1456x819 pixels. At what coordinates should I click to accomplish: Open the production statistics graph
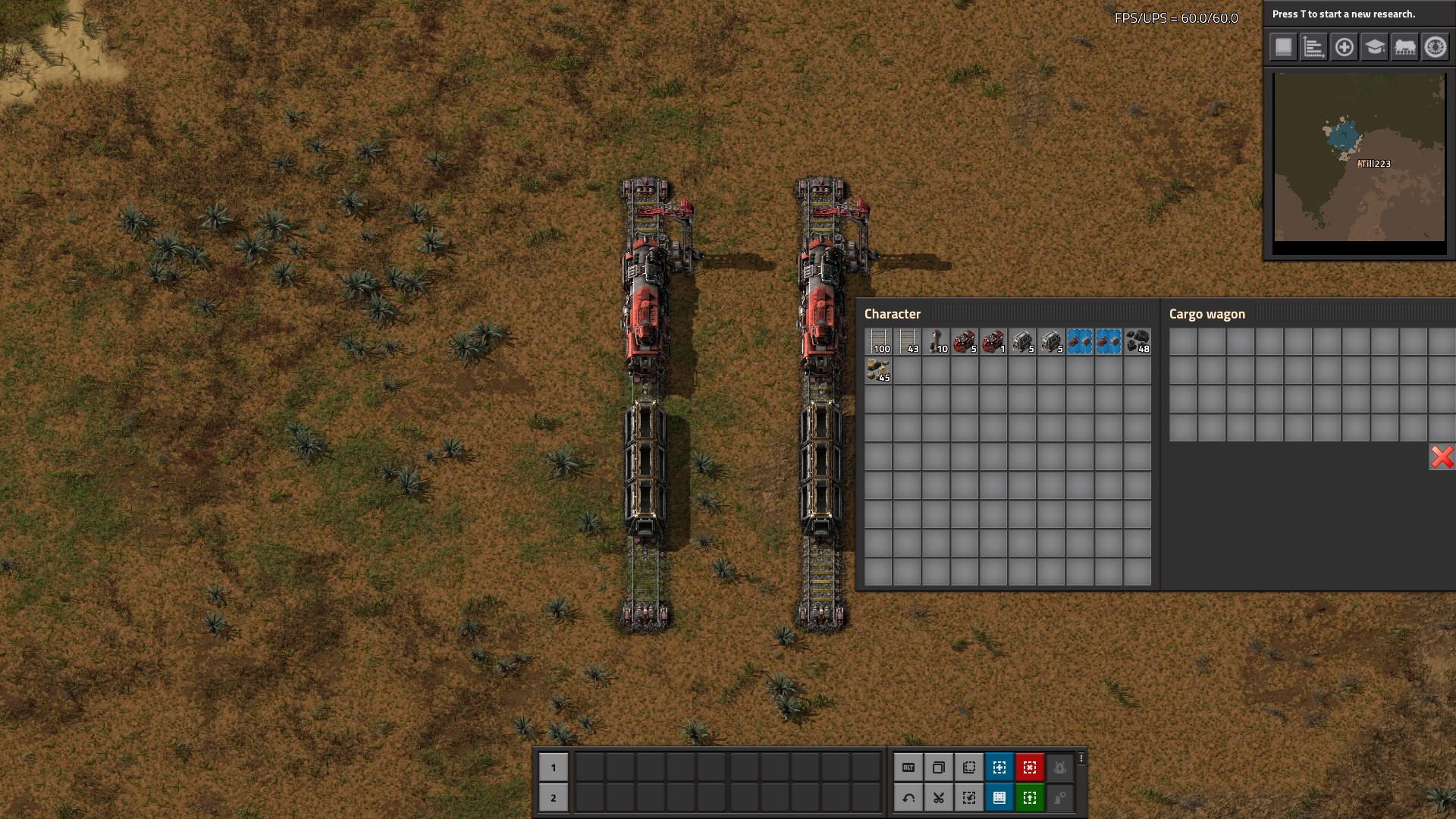point(1313,47)
